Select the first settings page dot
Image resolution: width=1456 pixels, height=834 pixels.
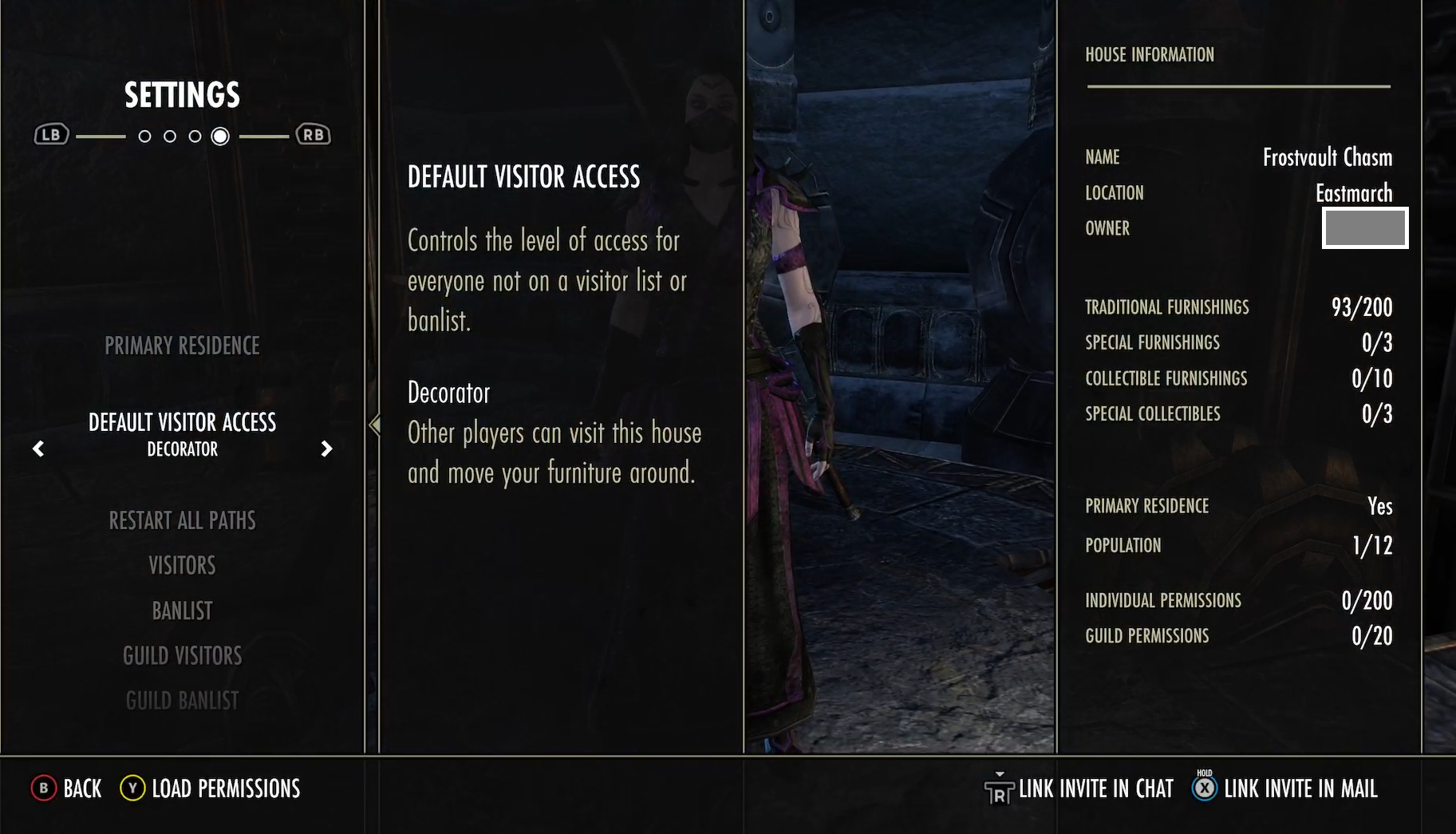(145, 136)
